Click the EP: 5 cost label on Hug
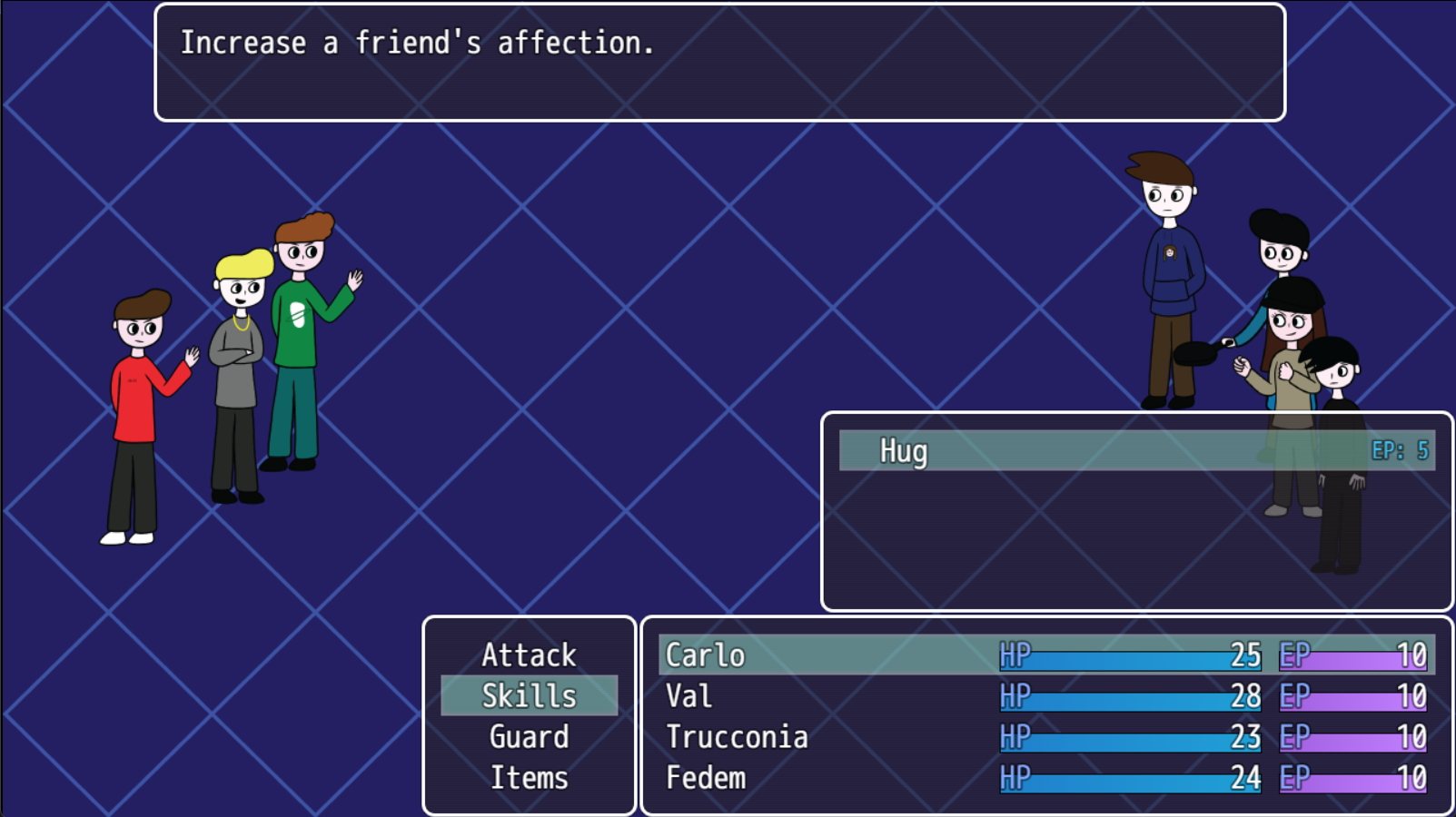The height and width of the screenshot is (817, 1456). pos(1400,448)
